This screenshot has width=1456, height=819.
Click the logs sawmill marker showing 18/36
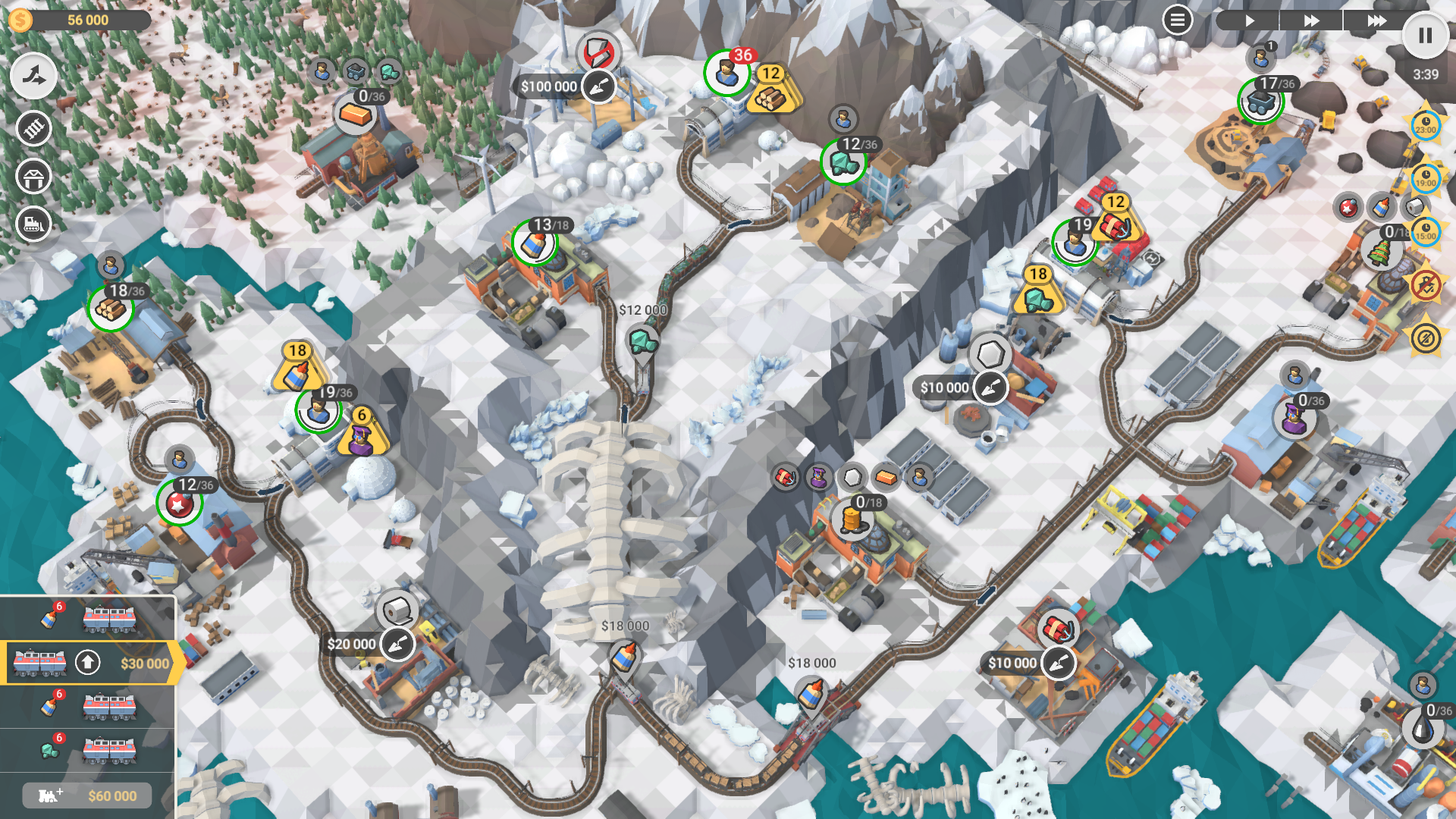click(111, 309)
